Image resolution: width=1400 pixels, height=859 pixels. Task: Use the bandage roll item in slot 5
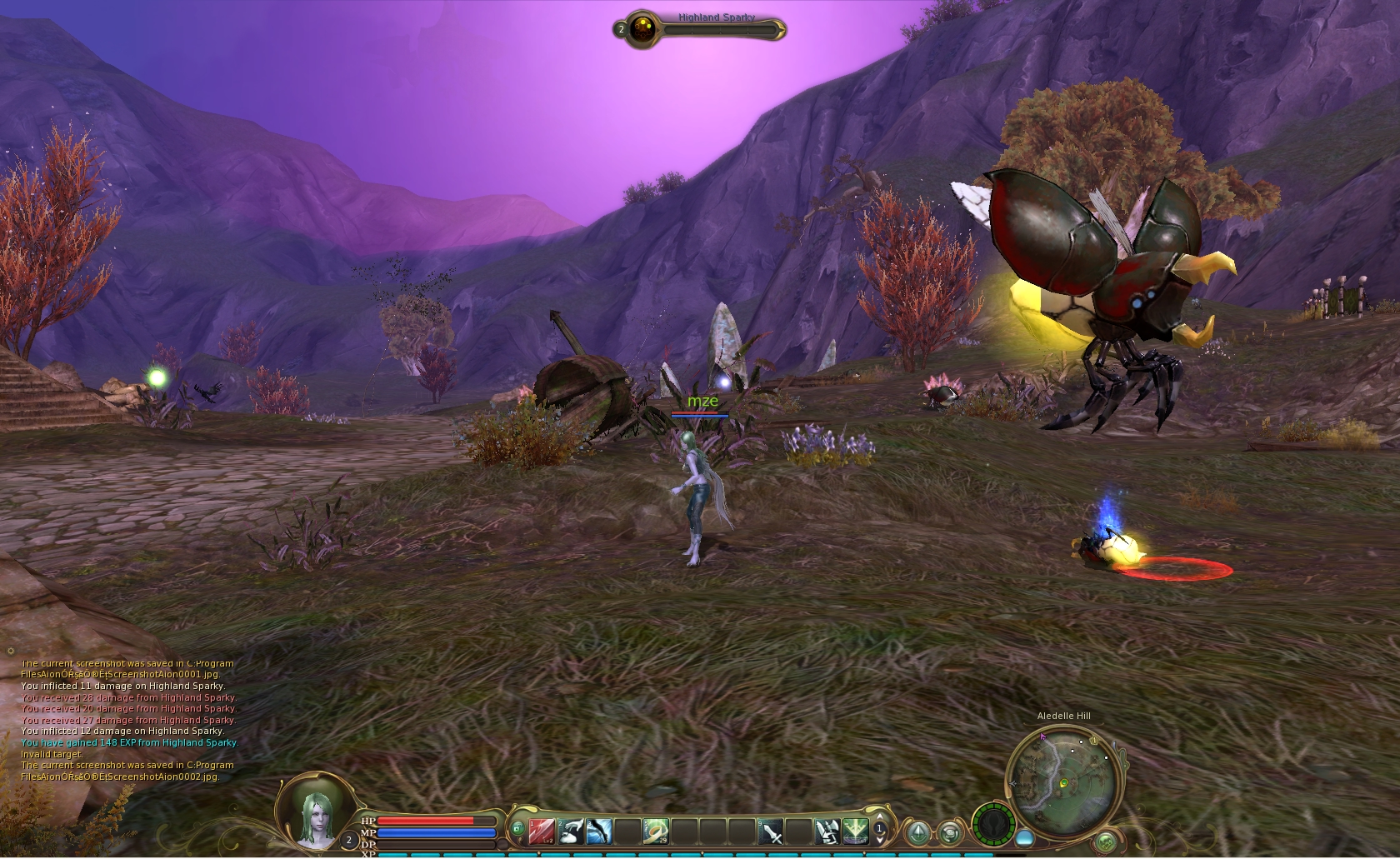pyautogui.click(x=656, y=831)
